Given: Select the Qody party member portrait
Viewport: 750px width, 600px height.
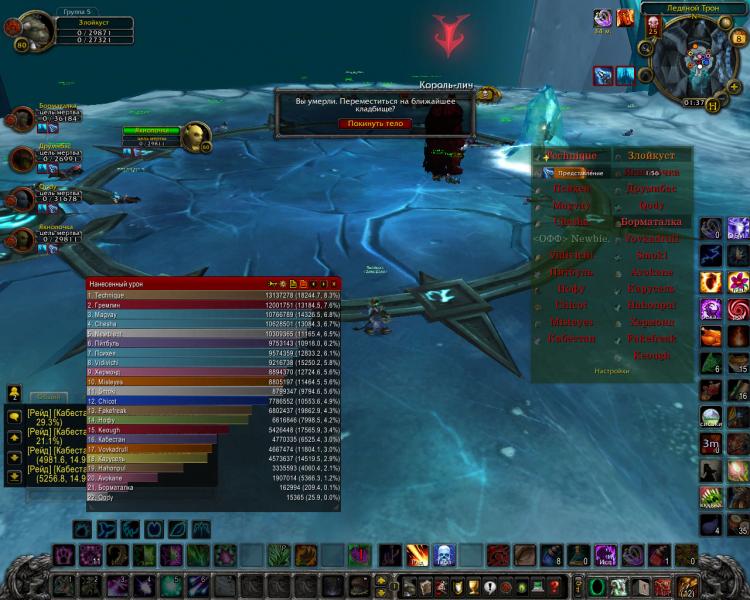Looking at the screenshot, I should pyautogui.click(x=22, y=198).
